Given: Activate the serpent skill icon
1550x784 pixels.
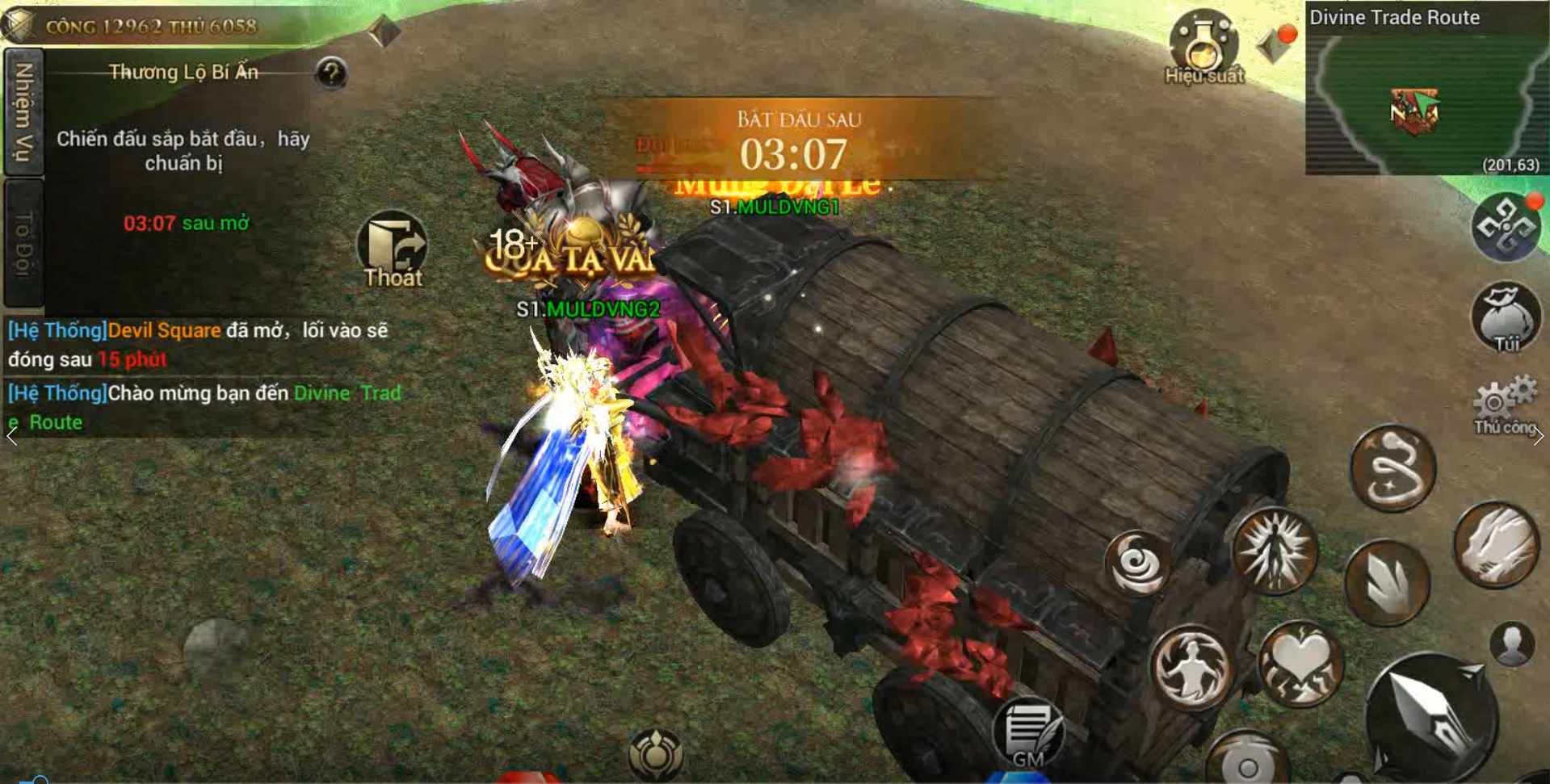Looking at the screenshot, I should click(1392, 468).
